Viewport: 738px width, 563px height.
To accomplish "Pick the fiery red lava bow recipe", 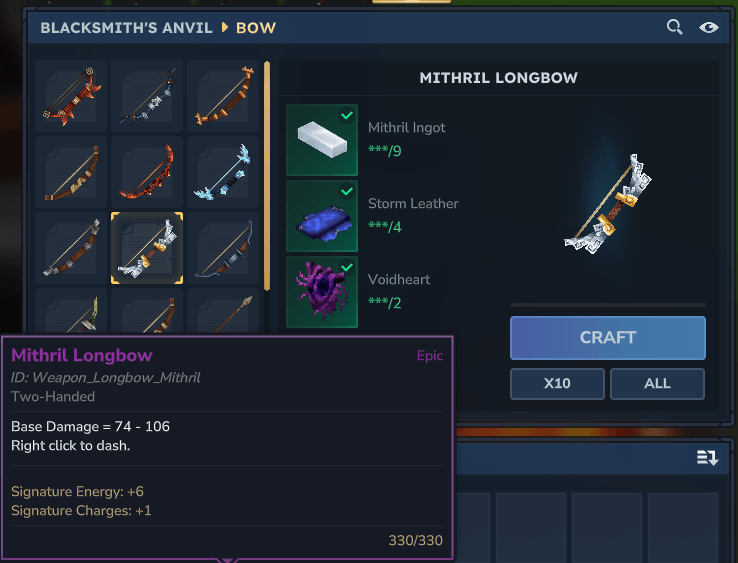I will tap(147, 172).
